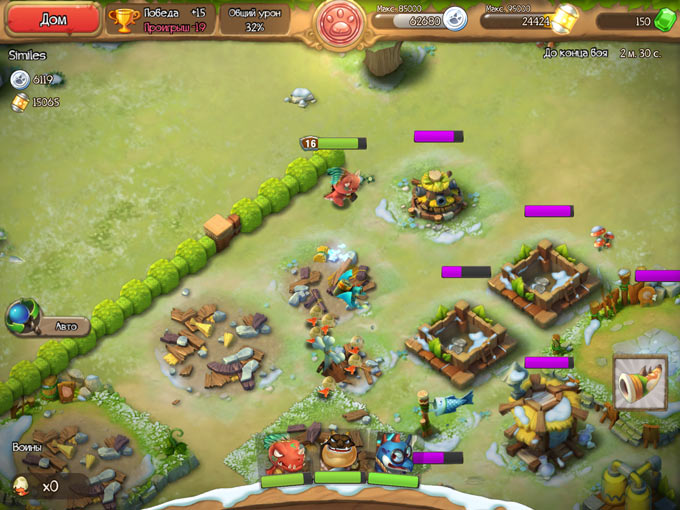Select the brown bear hero portrait
Screen dimensions: 680x510
tap(338, 454)
